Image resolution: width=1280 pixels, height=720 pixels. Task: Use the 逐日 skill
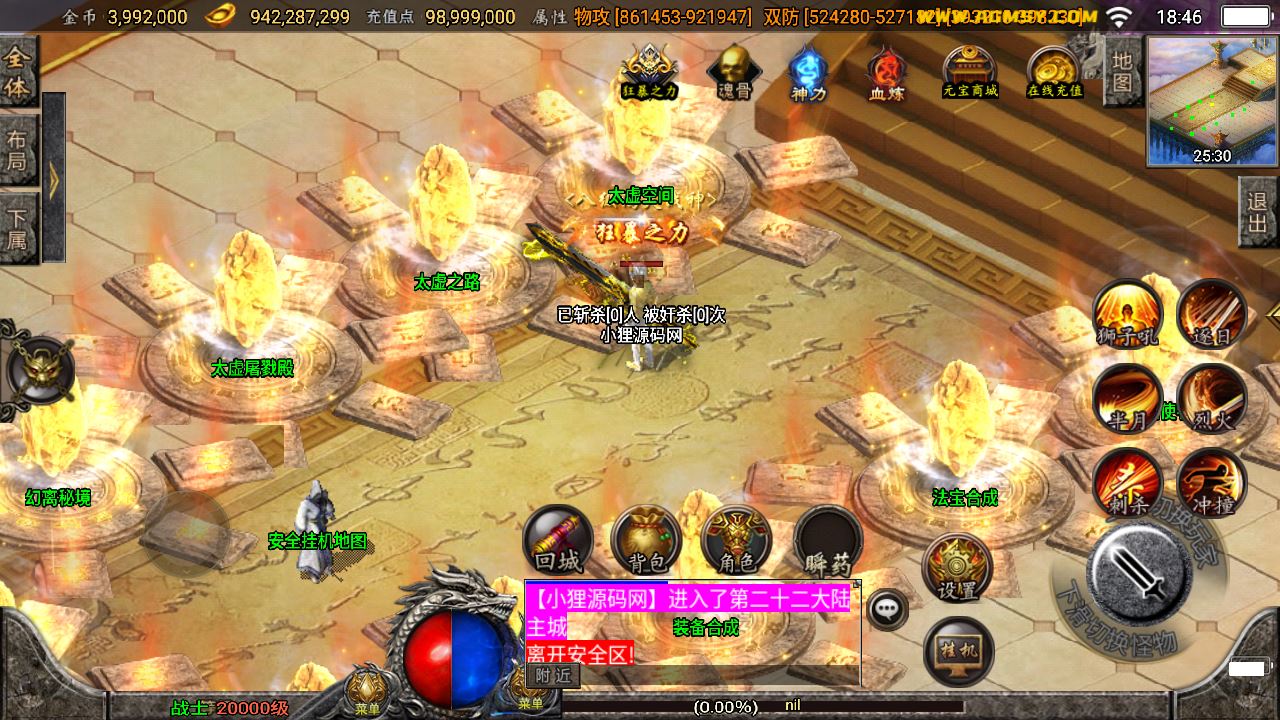coord(1211,313)
